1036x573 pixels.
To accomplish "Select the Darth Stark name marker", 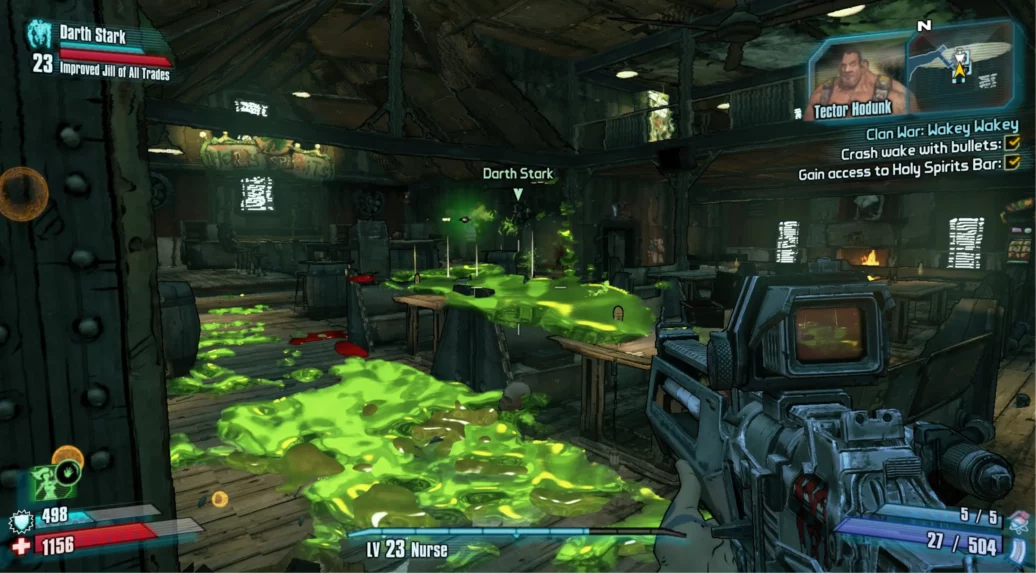I will click(517, 174).
